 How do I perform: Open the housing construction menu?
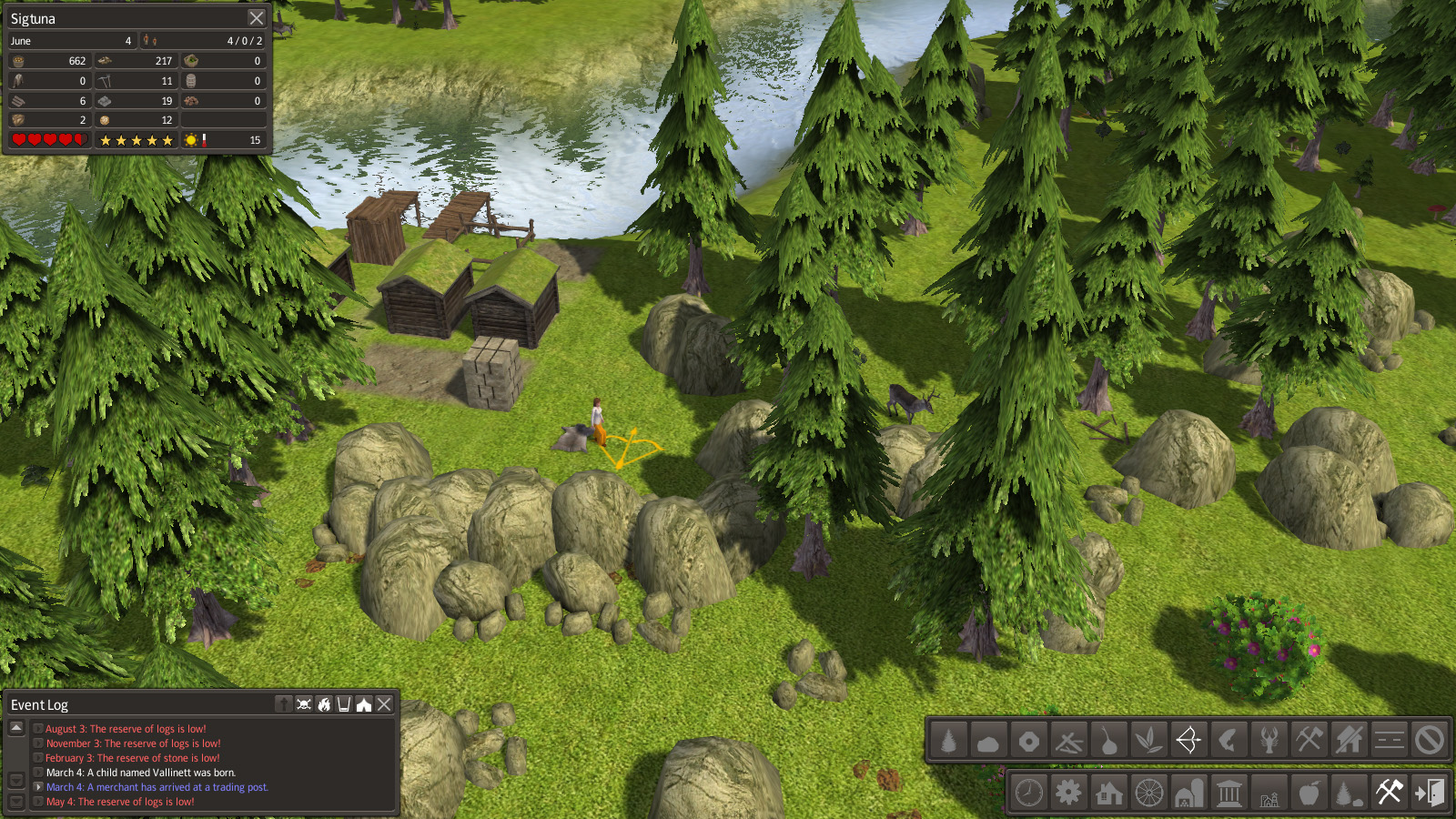click(1109, 793)
